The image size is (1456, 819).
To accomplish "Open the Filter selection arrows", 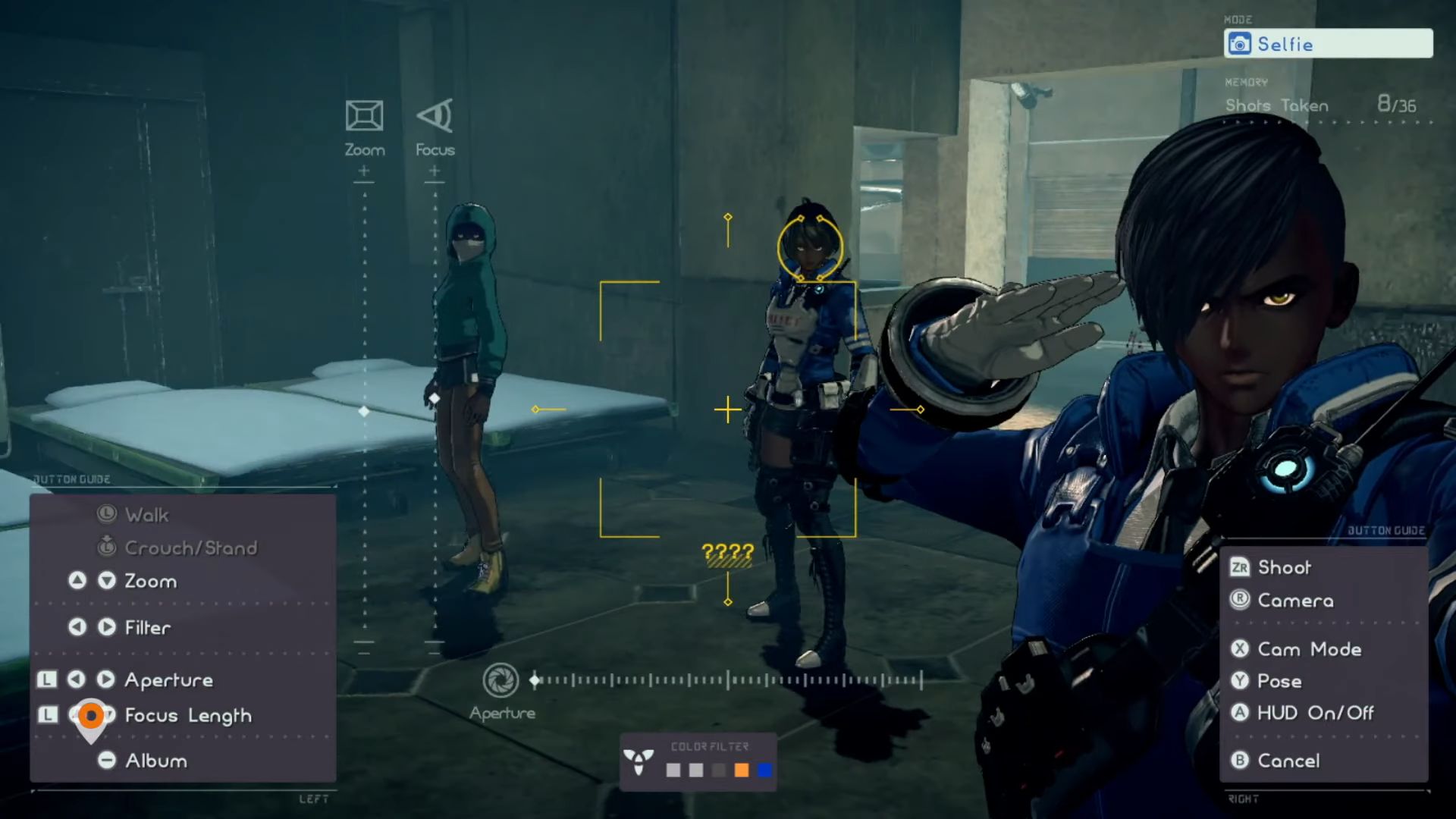I will (x=93, y=627).
